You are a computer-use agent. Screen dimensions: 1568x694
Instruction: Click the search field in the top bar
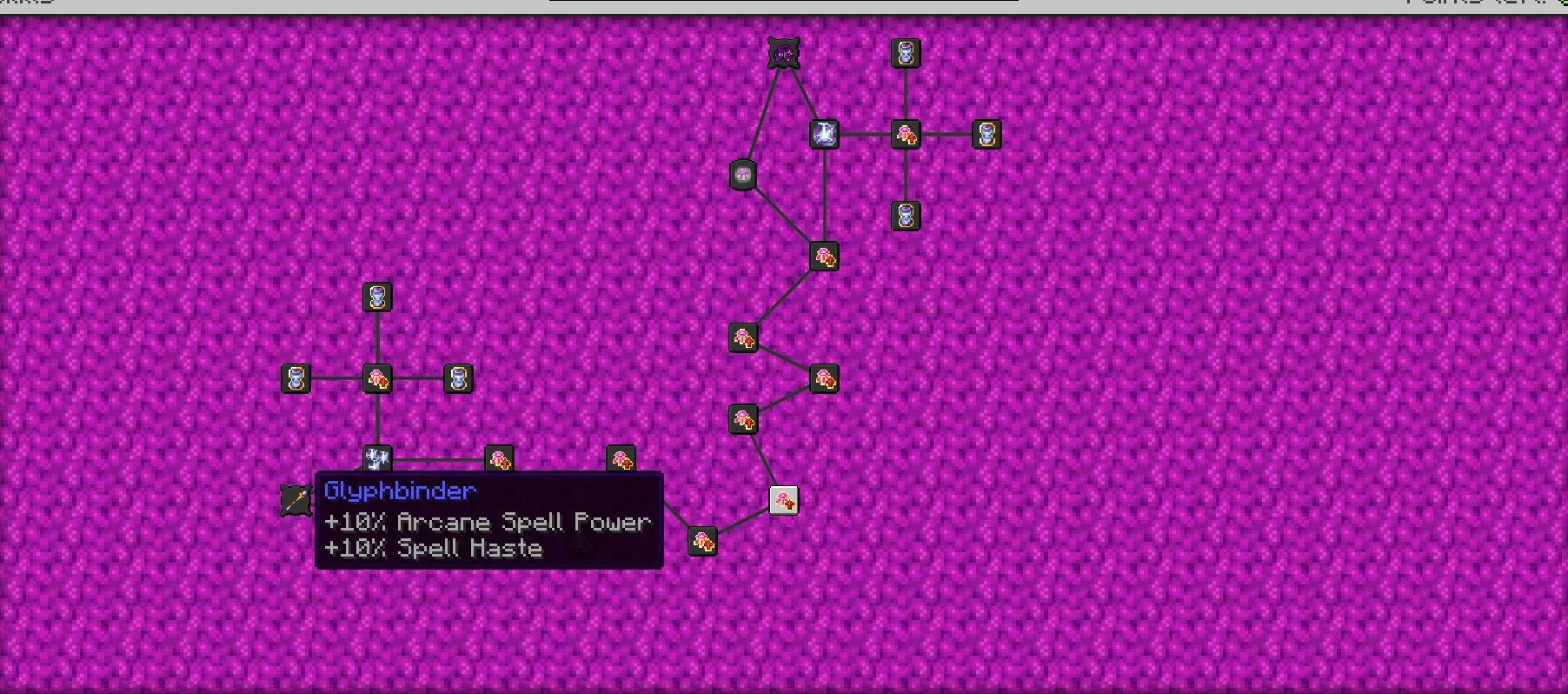782,3
